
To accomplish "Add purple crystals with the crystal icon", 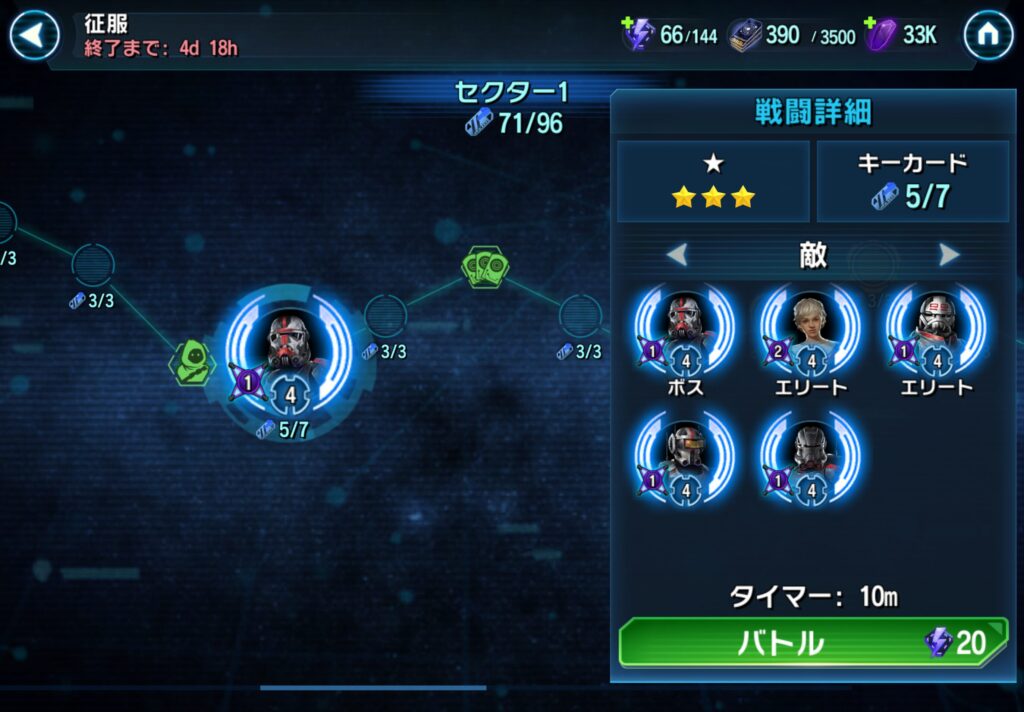I will click(x=877, y=35).
